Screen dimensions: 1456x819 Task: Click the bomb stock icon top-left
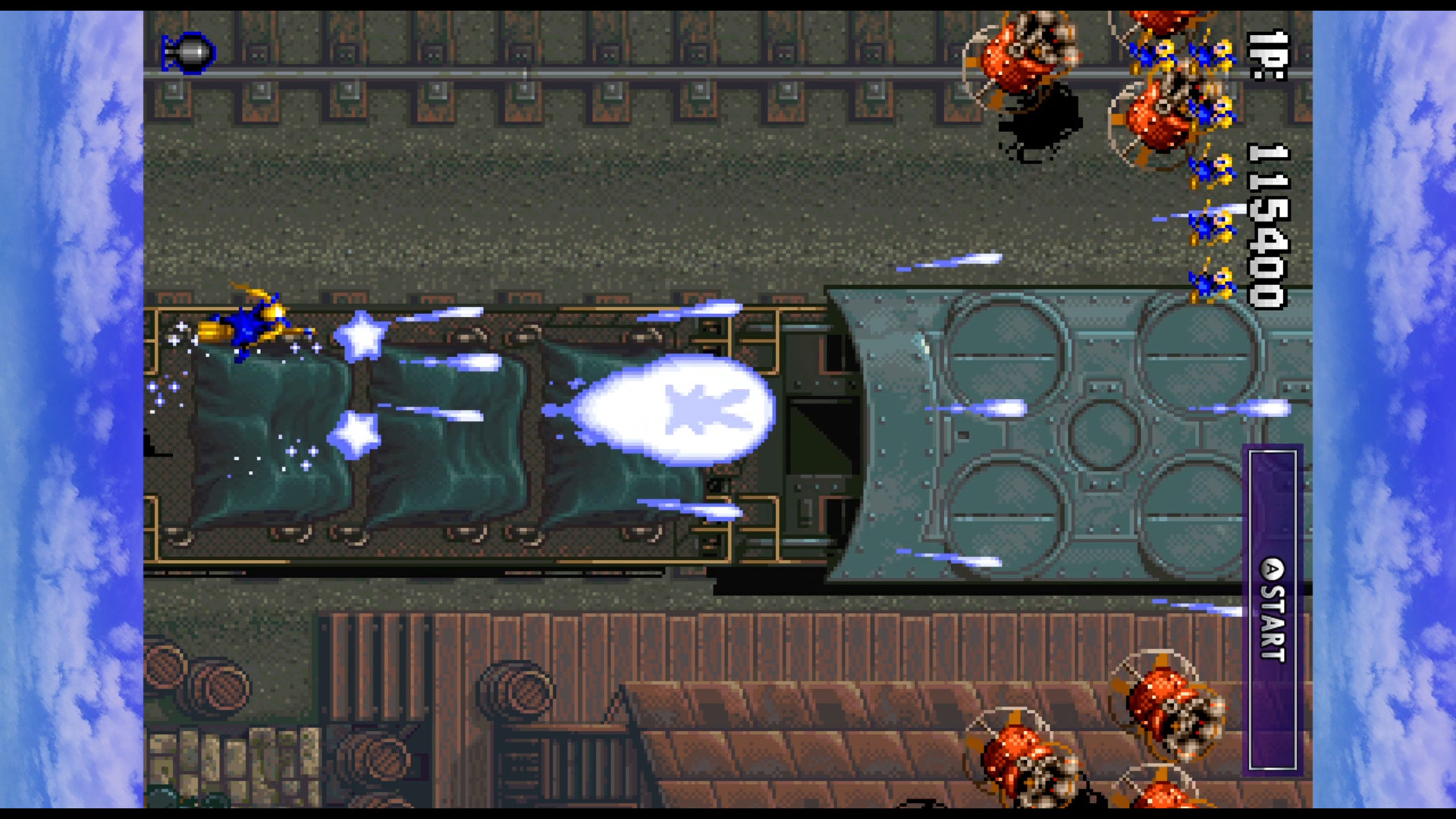(x=188, y=53)
